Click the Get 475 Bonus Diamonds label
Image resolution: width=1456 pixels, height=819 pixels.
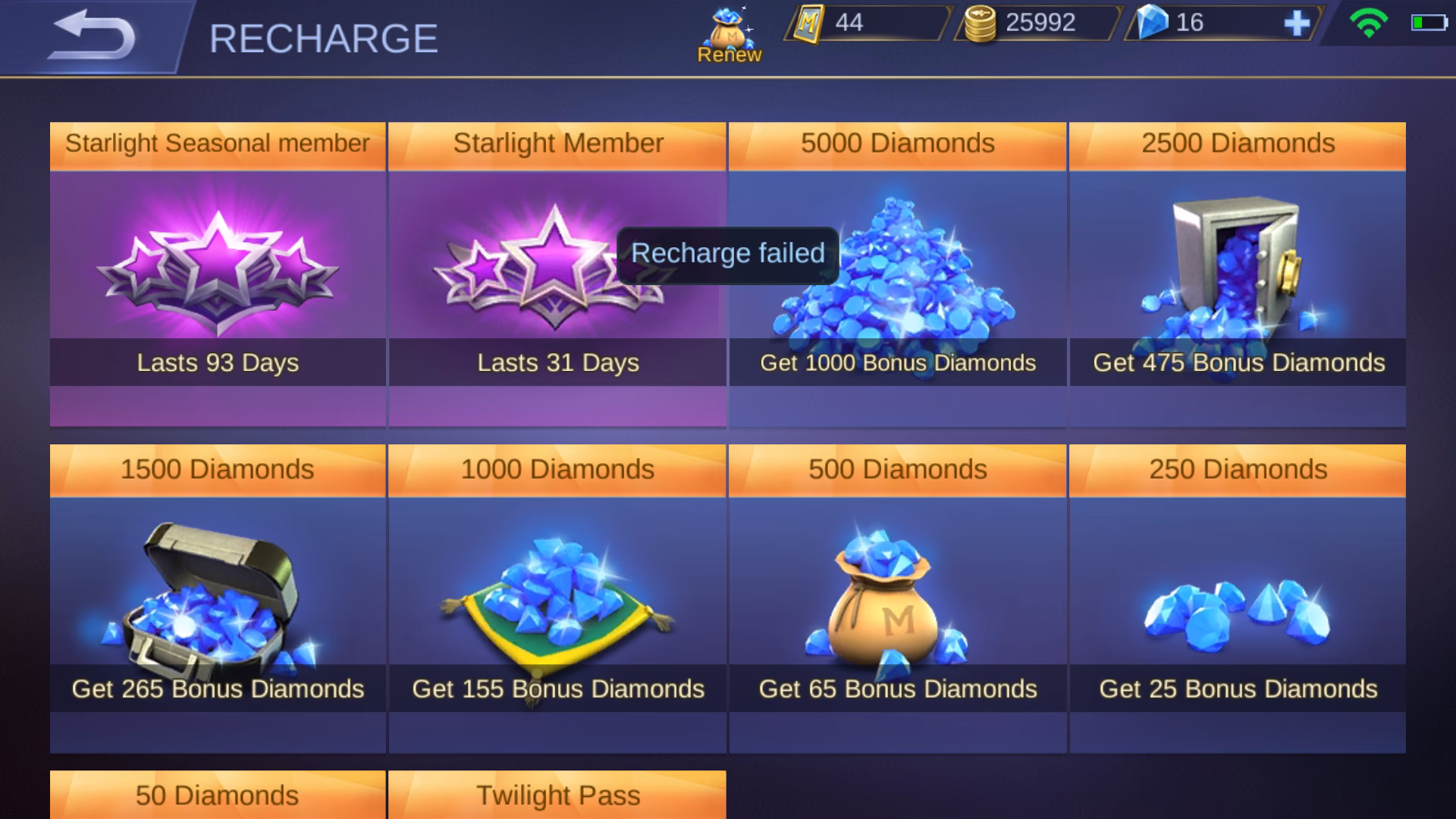pyautogui.click(x=1237, y=363)
